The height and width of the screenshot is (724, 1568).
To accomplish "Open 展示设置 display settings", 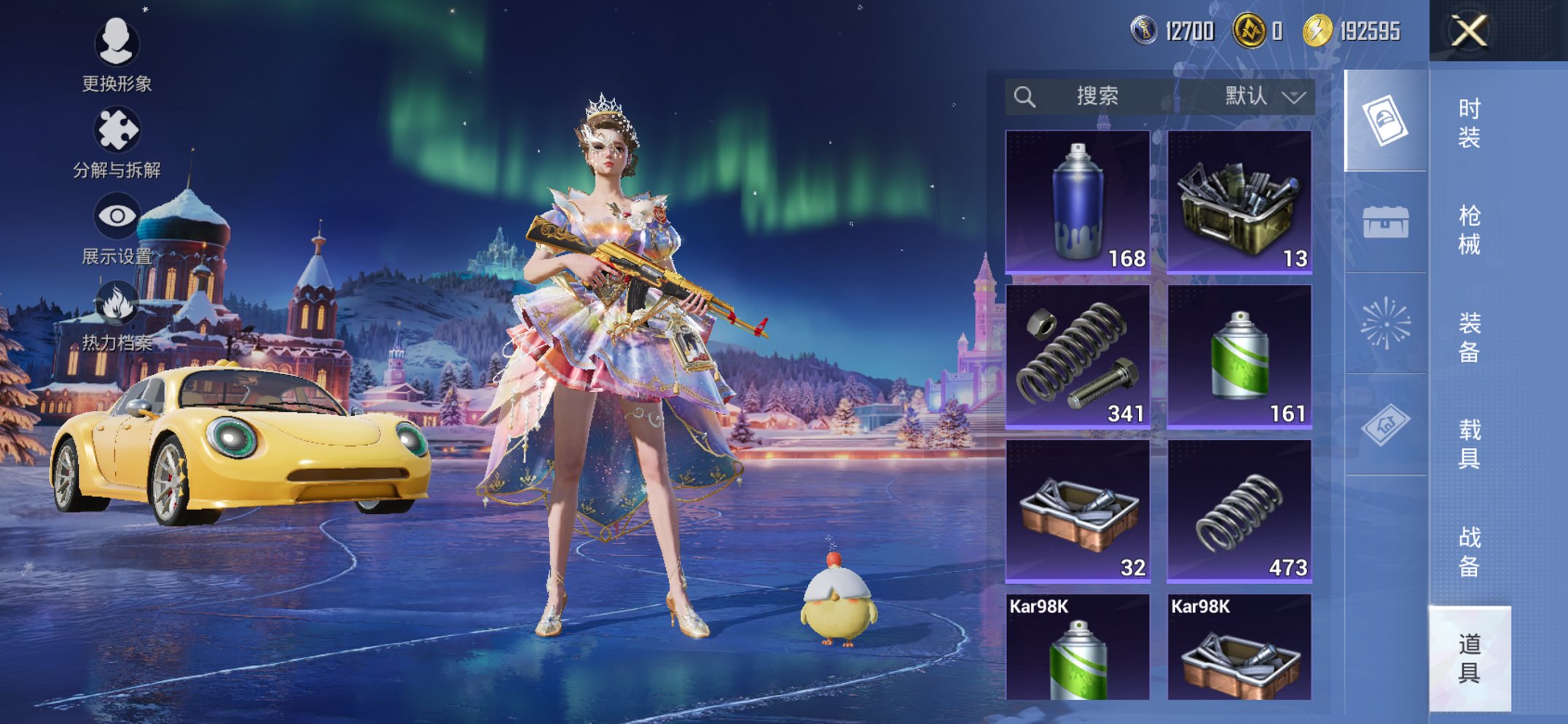I will pos(117,229).
